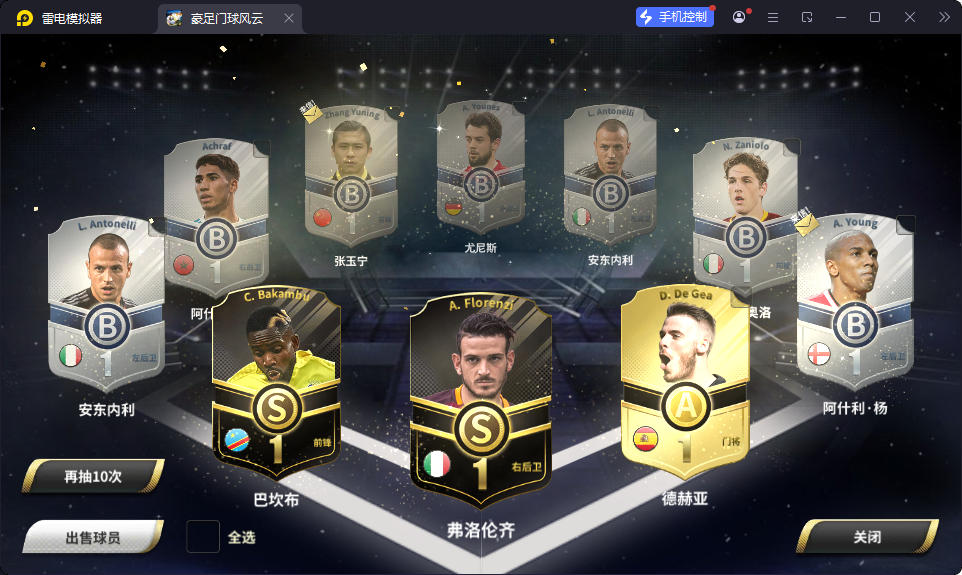Choose the A. Florenzi S-rank card

click(480, 402)
